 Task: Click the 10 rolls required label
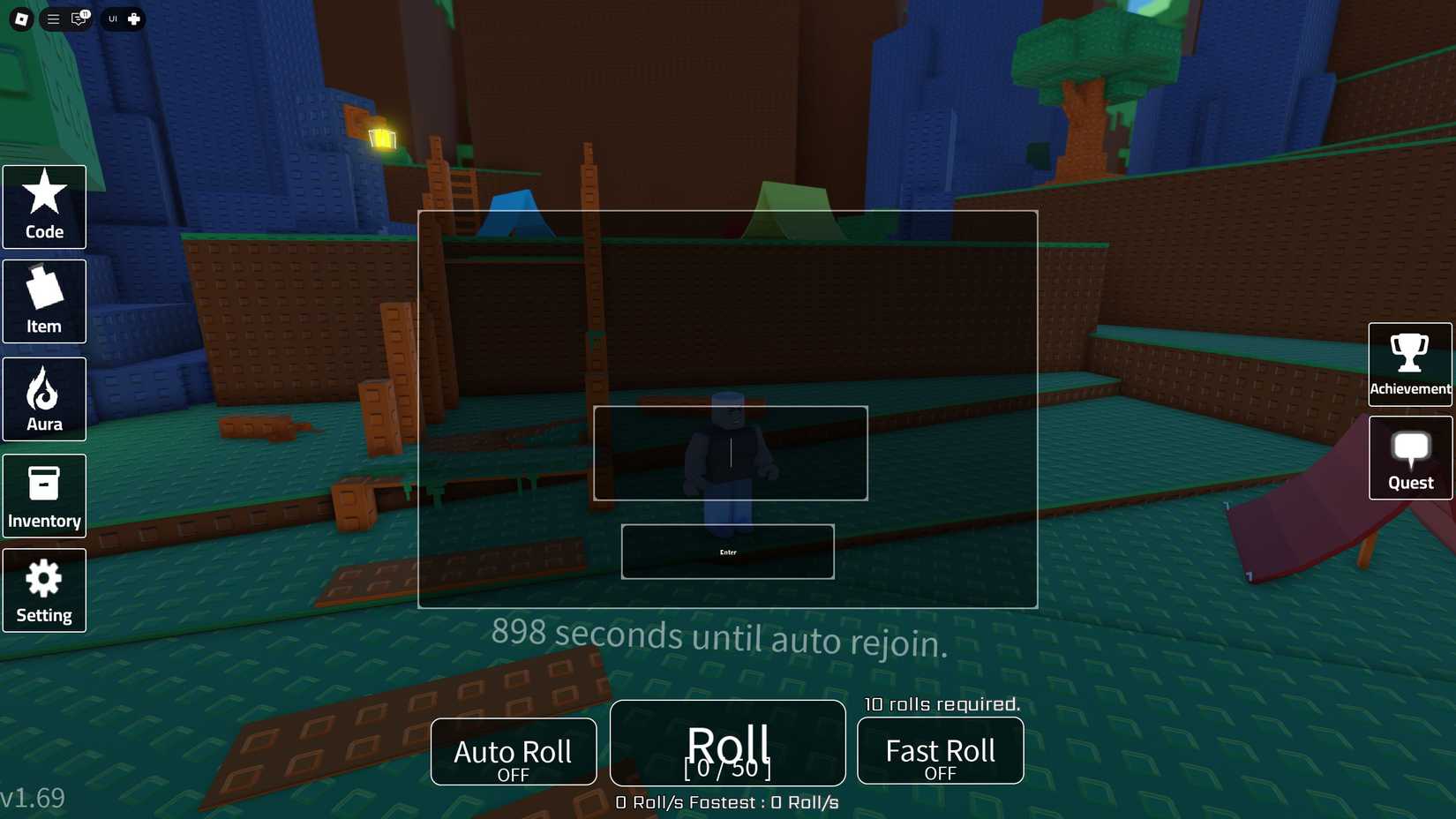tap(941, 704)
